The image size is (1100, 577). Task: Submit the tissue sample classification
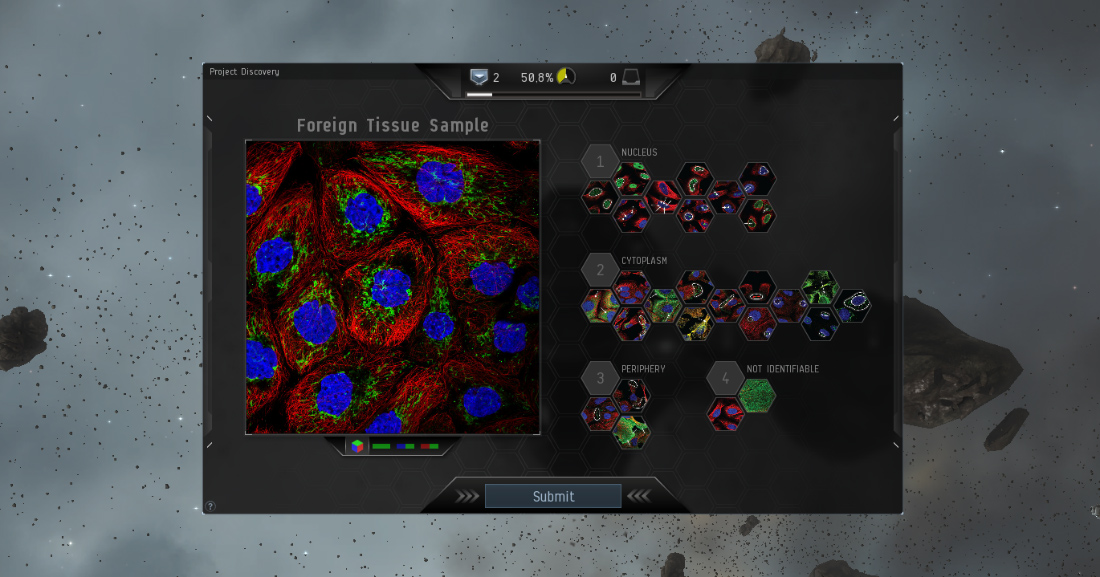(x=553, y=496)
